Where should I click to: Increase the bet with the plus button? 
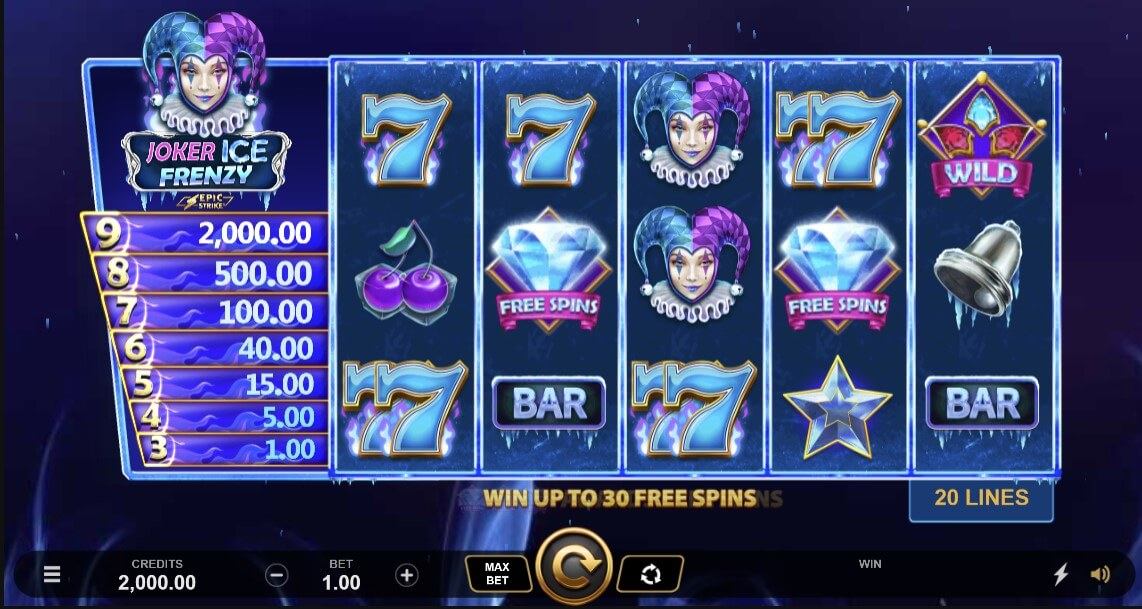click(x=406, y=575)
